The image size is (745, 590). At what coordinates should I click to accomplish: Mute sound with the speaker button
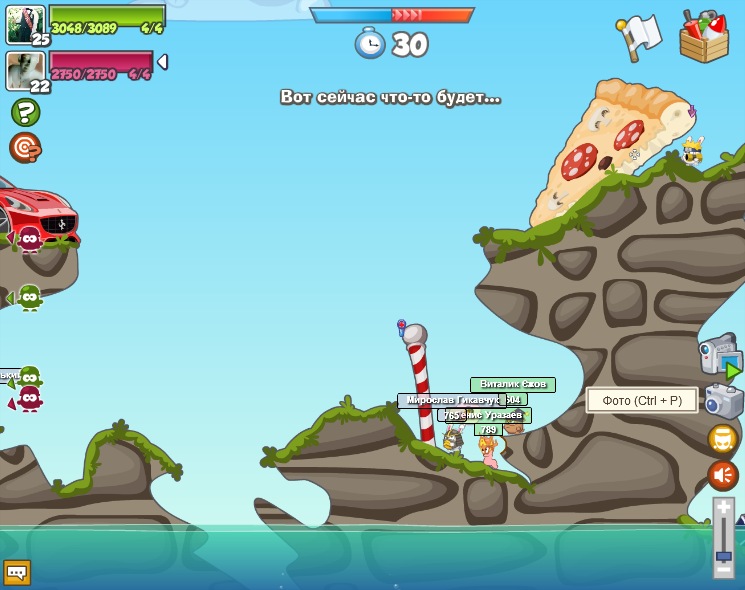pos(723,475)
